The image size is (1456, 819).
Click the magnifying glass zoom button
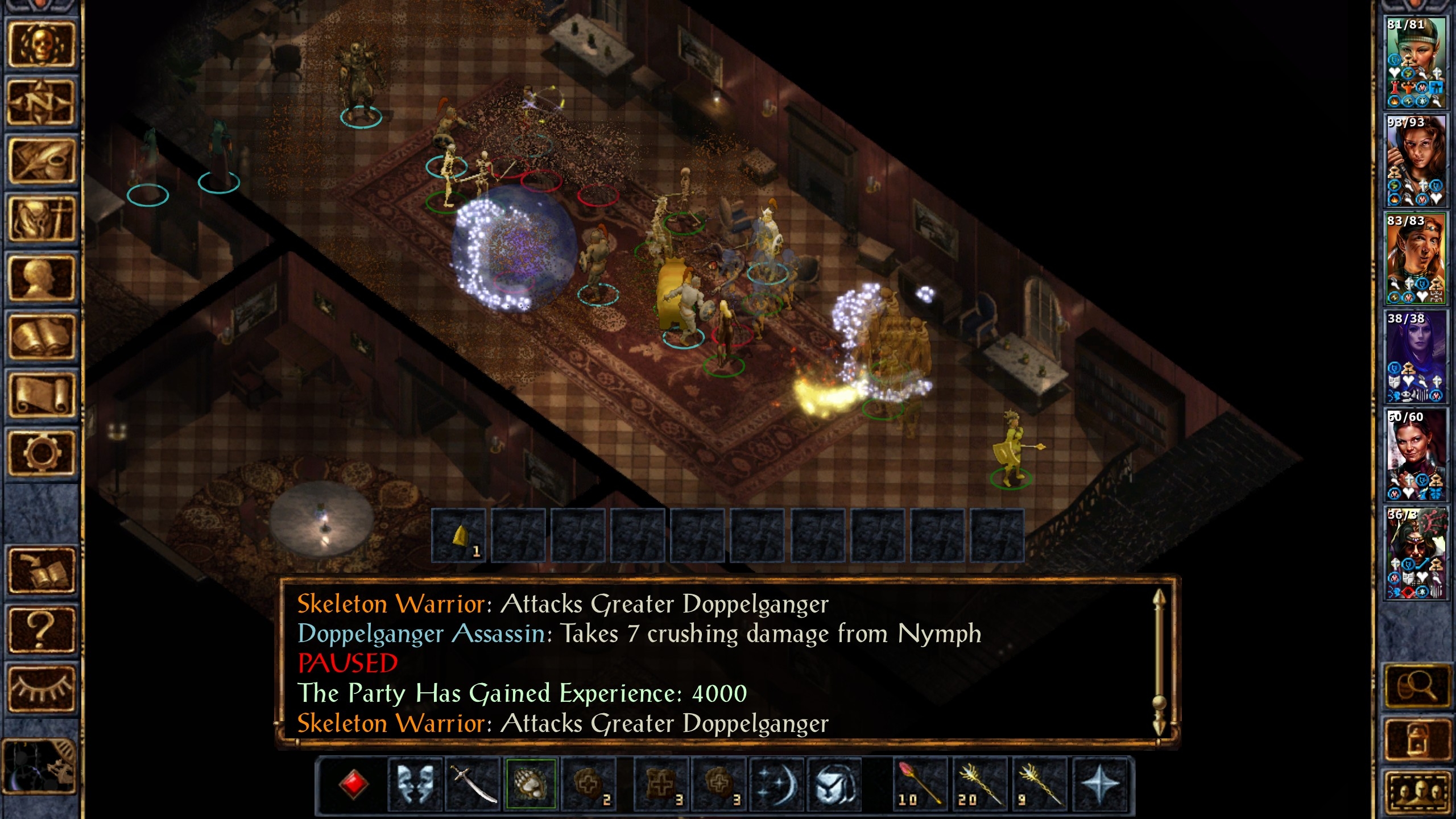[1416, 686]
